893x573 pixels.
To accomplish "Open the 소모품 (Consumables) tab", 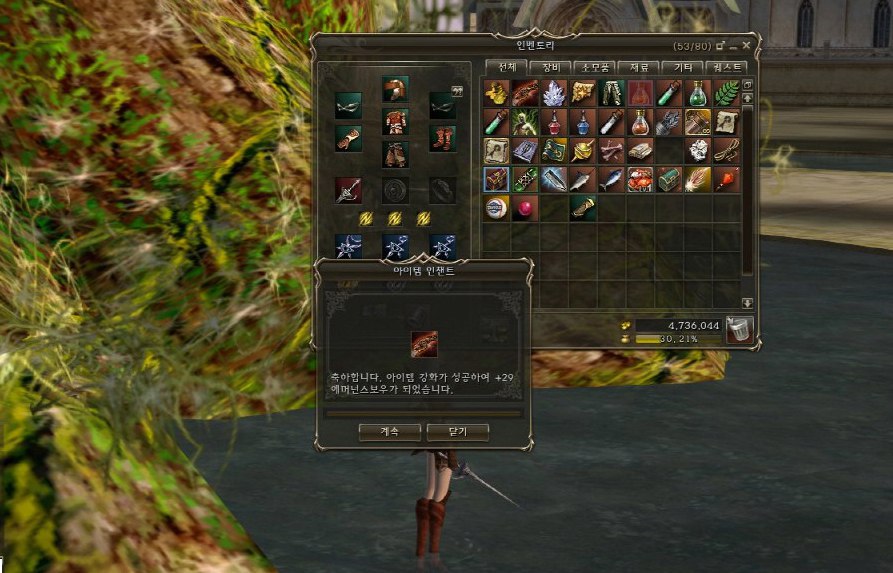I will (593, 67).
